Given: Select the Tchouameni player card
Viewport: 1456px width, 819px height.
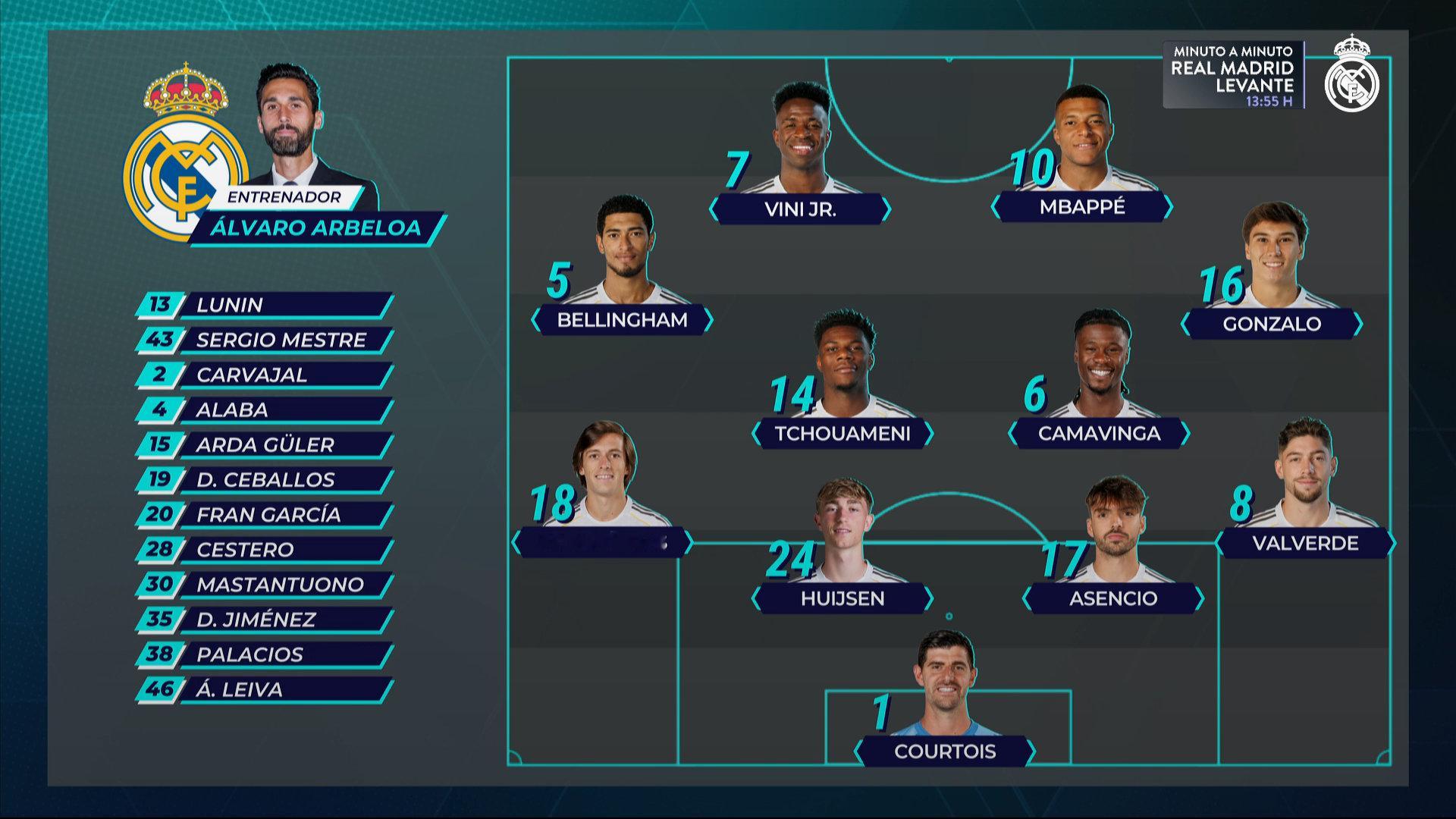Looking at the screenshot, I should tap(842, 433).
